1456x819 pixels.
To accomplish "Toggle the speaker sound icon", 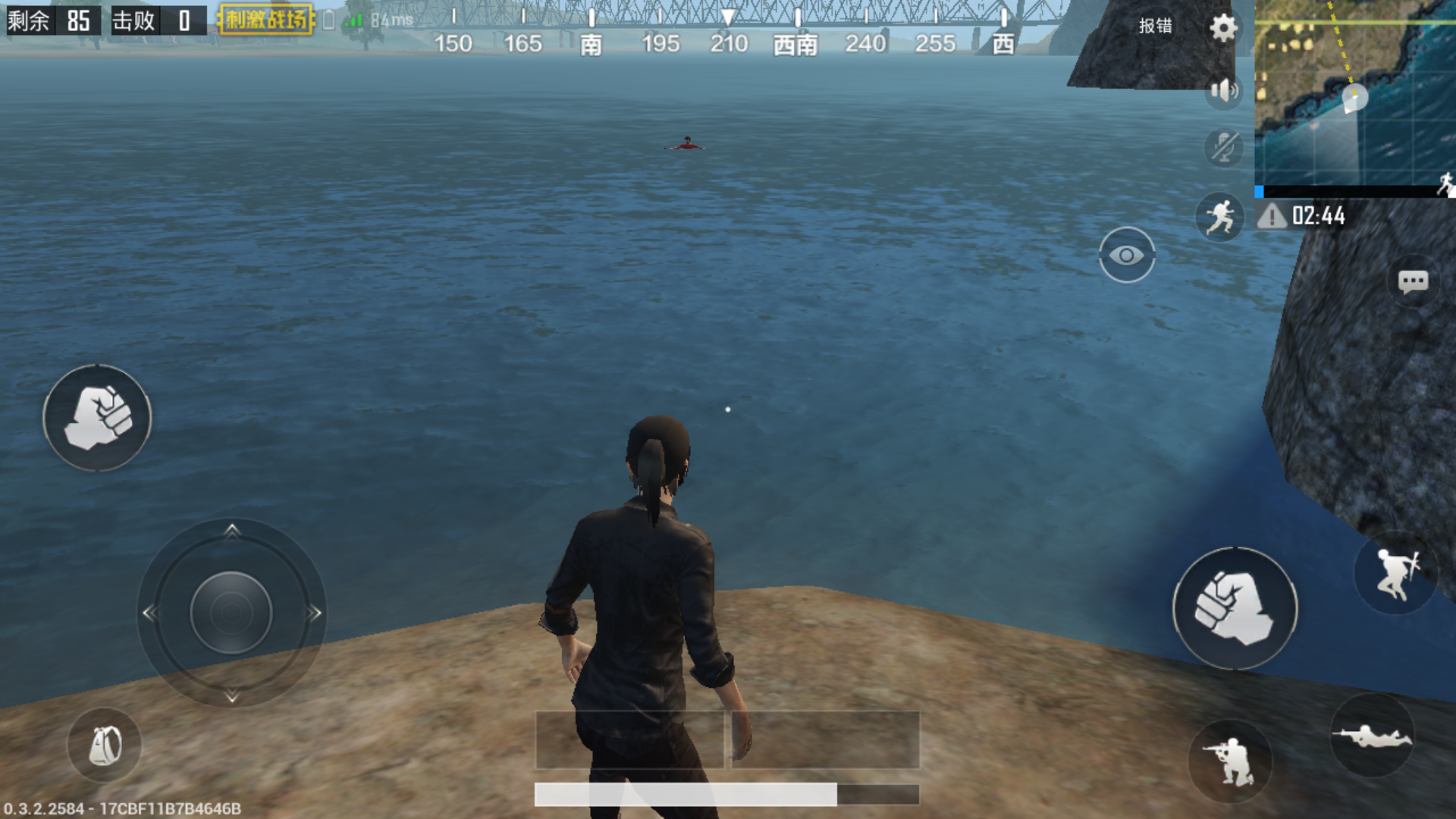I will pos(1223,91).
